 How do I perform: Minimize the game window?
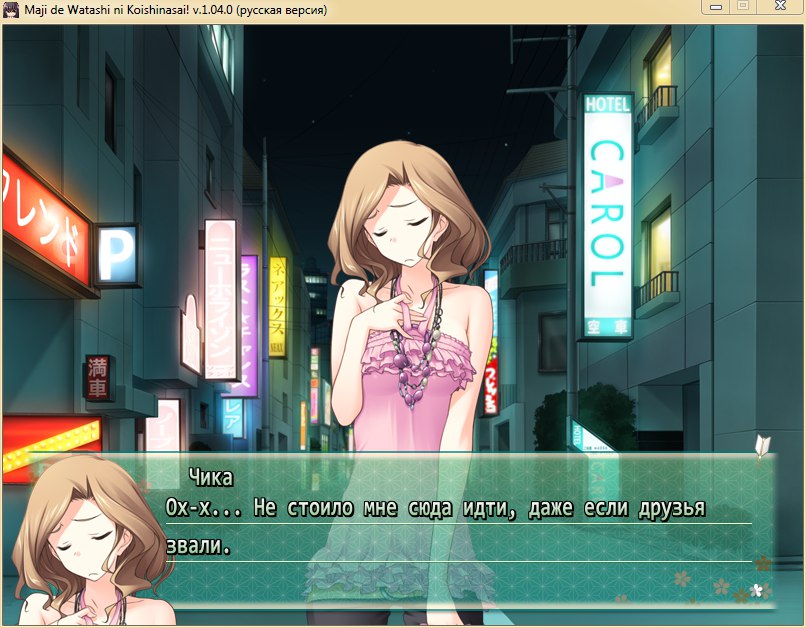713,7
